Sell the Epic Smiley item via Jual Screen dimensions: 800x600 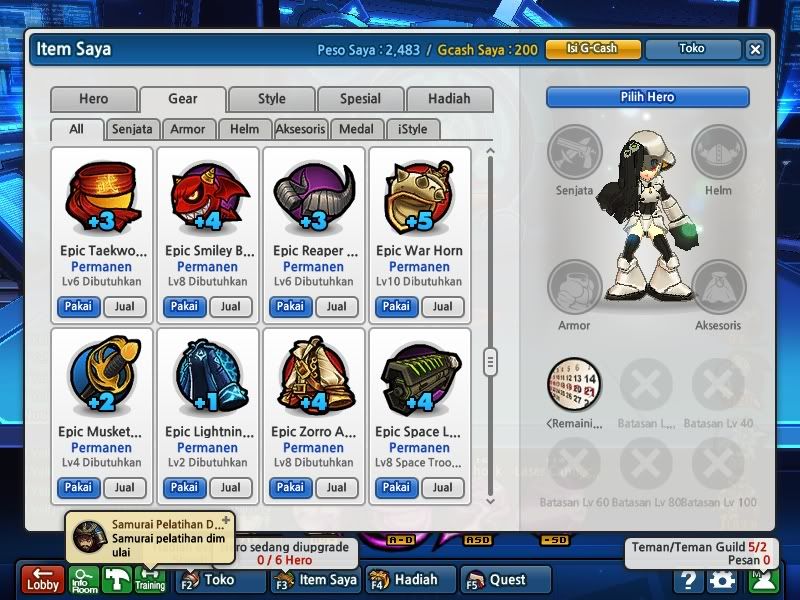click(231, 306)
